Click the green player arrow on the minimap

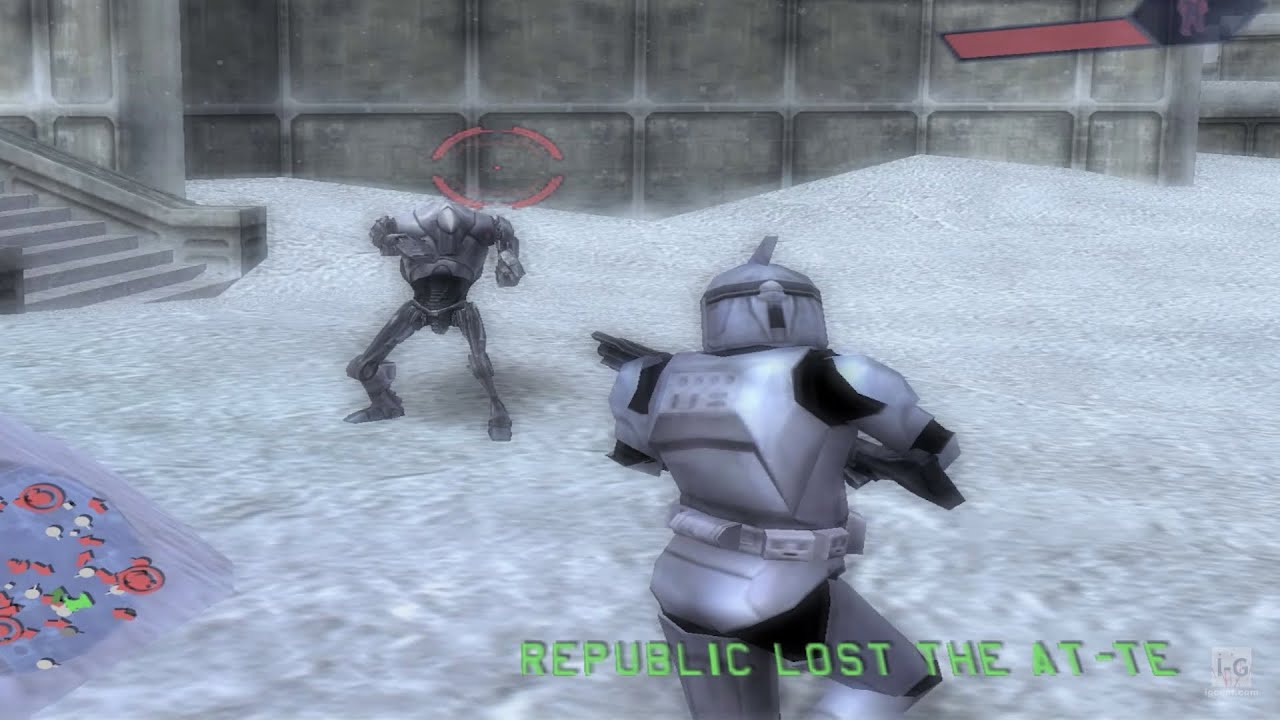[x=72, y=600]
